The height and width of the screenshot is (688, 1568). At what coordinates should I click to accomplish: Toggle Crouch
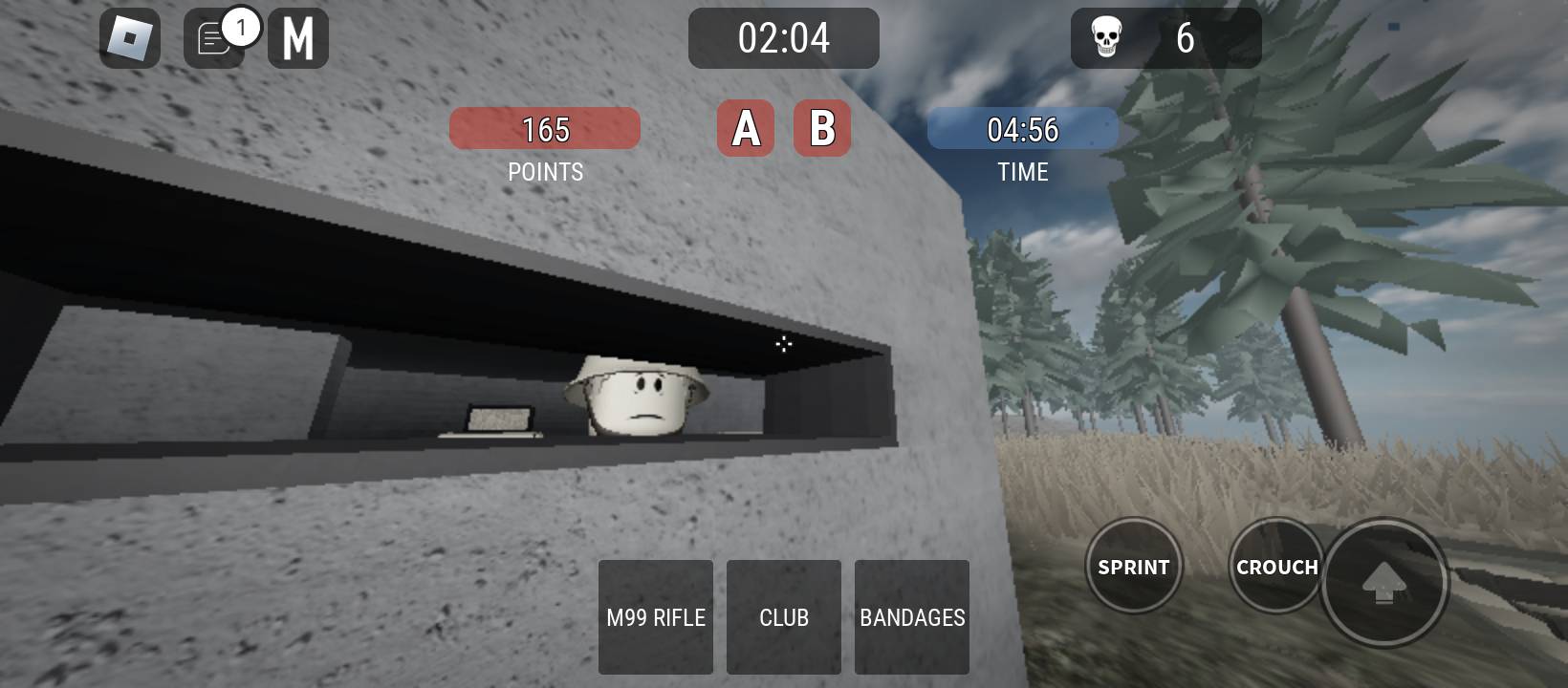(1275, 567)
